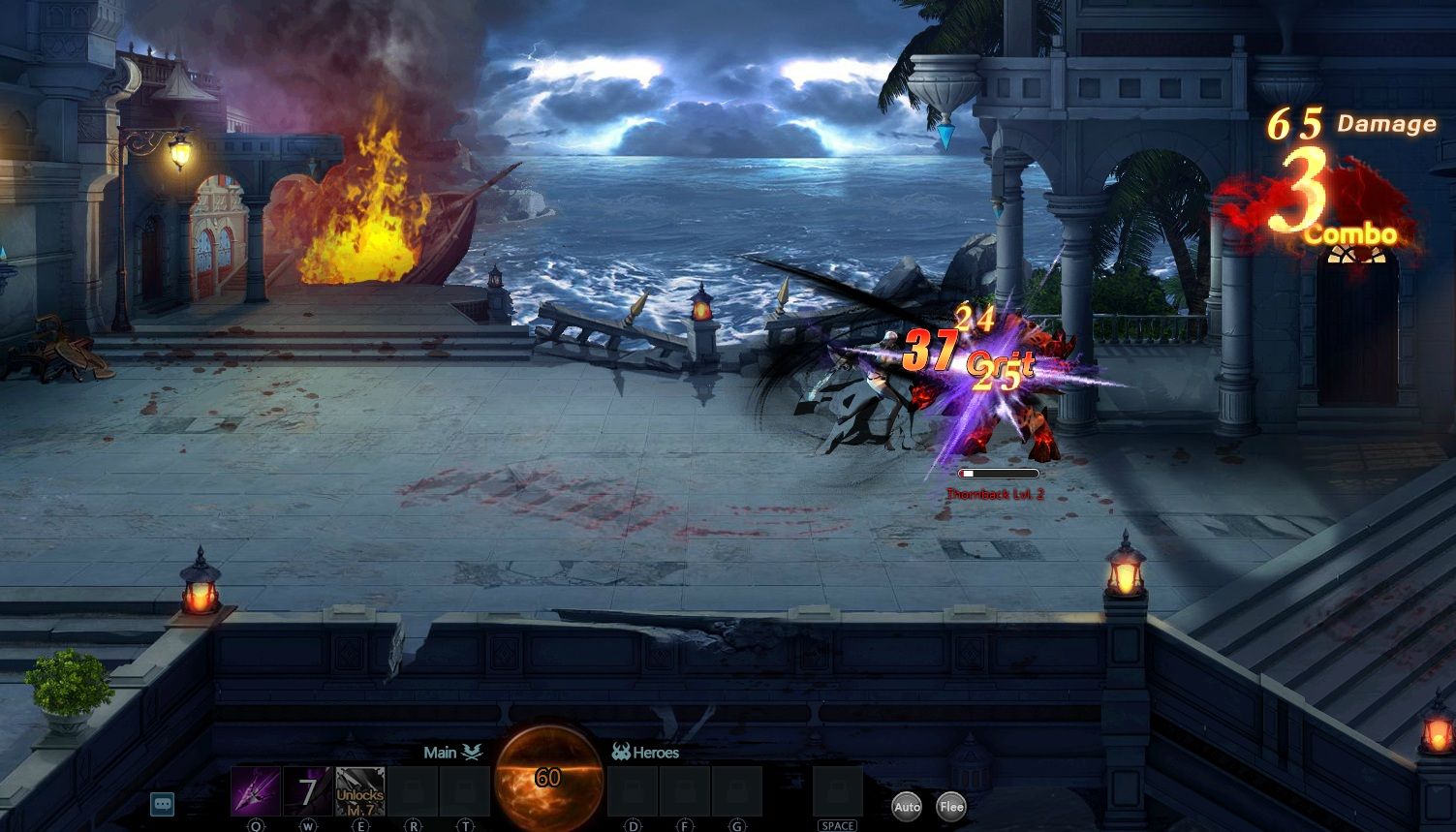1456x832 pixels.
Task: Activate the skill bound to the W key
Action: tap(307, 791)
